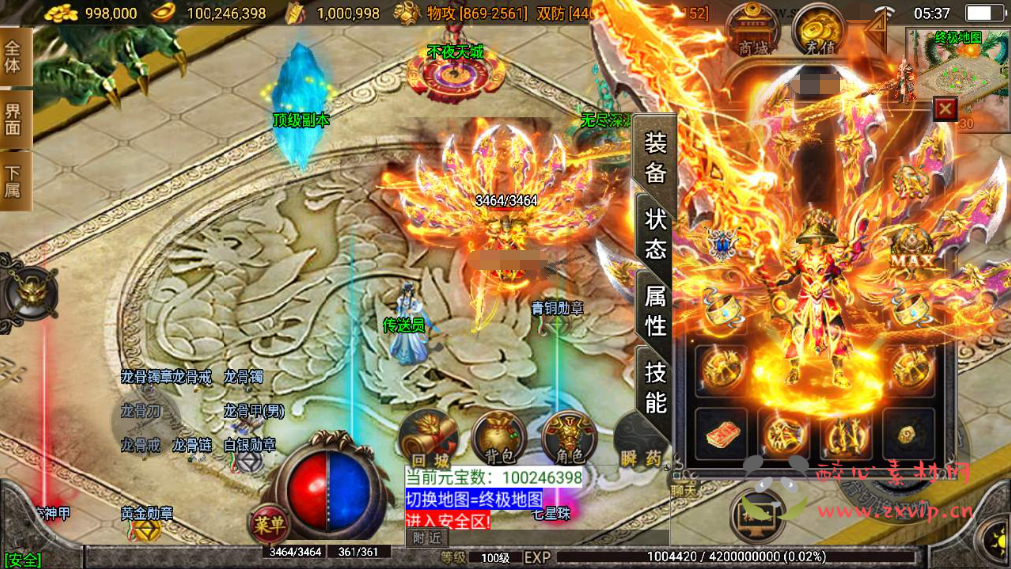
Task: Select the 全体 side tab
Action: [x=14, y=58]
